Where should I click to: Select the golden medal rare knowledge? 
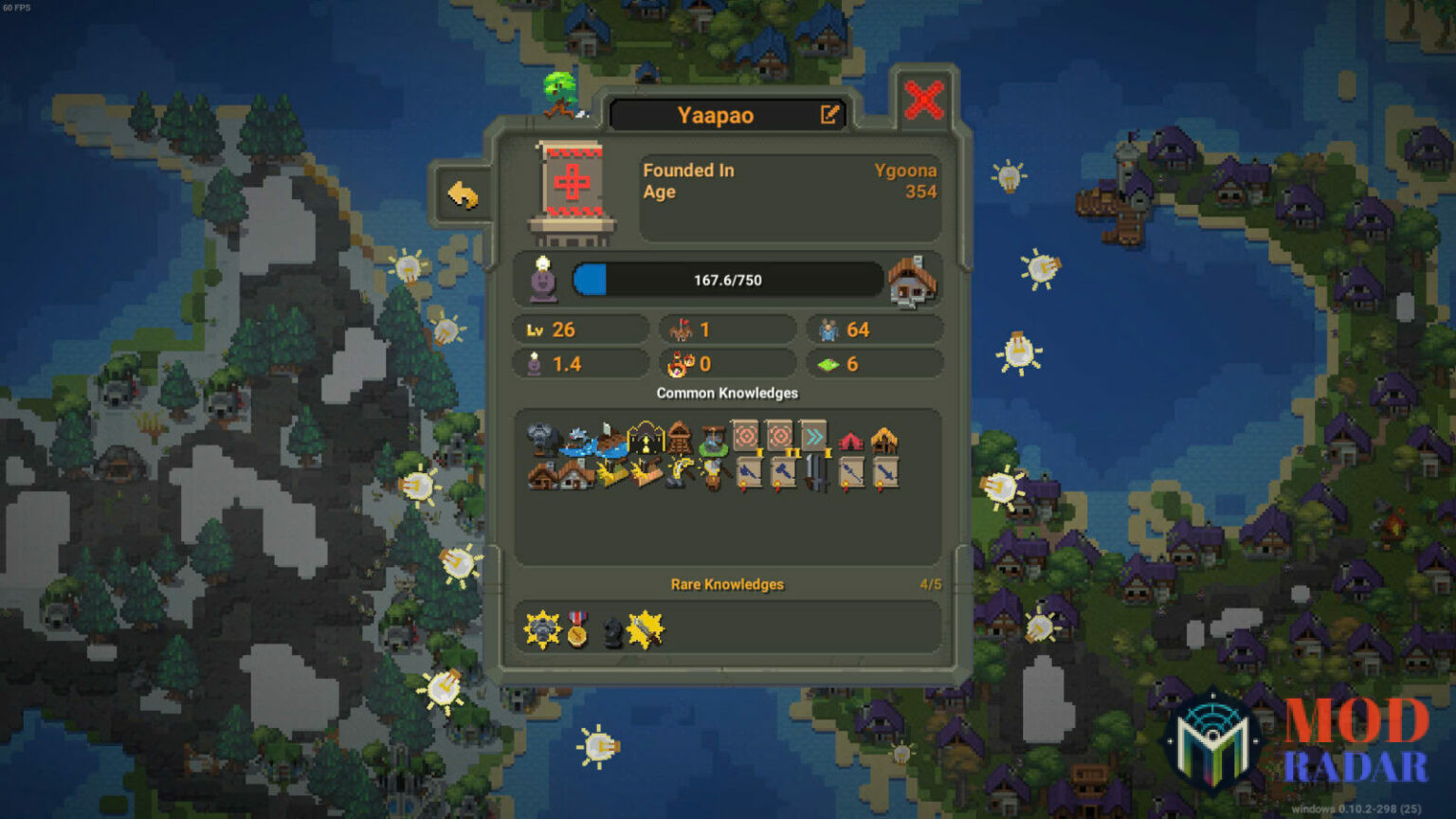click(x=576, y=629)
